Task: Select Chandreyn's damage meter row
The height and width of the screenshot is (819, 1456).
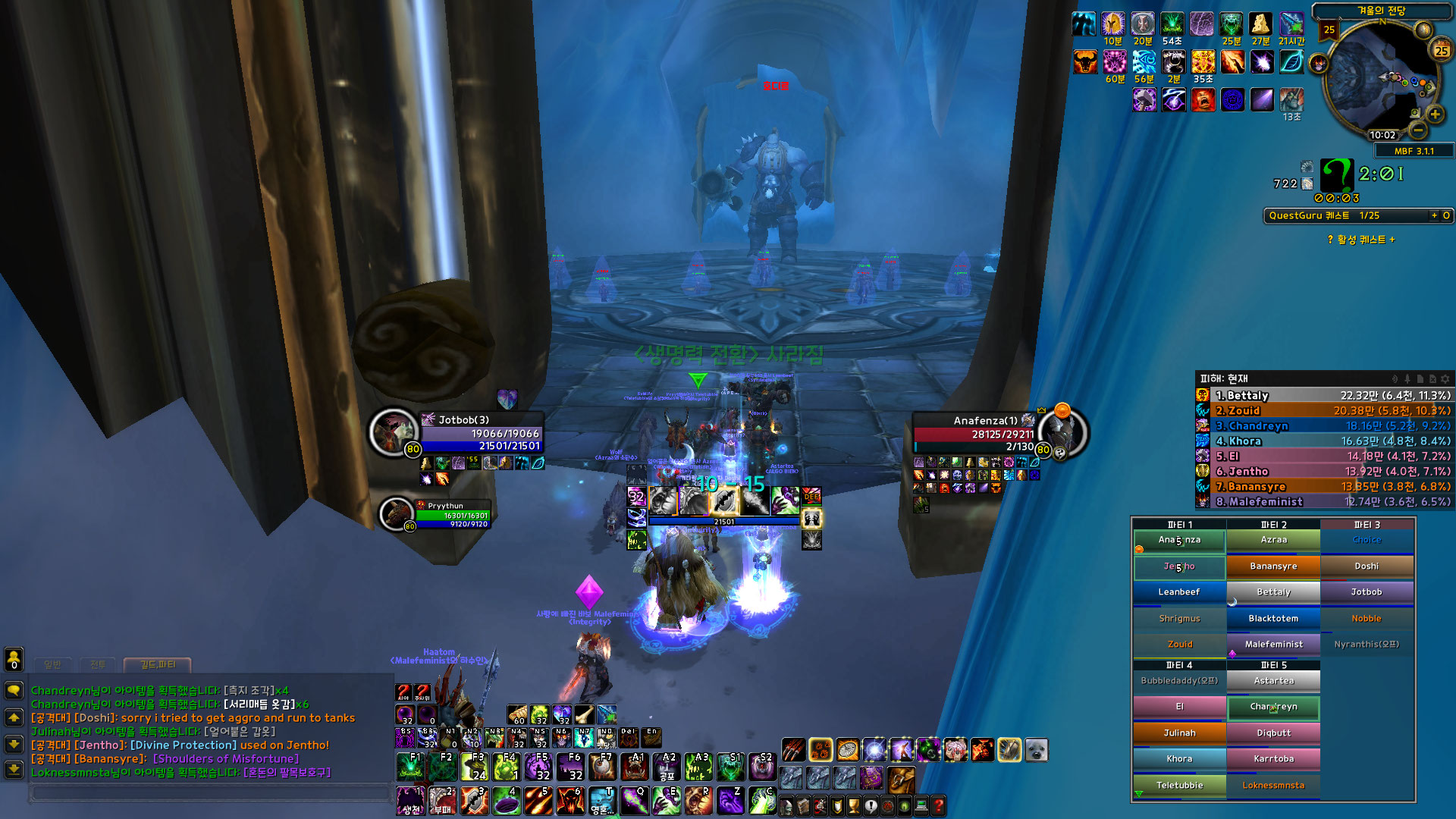Action: tap(1323, 426)
